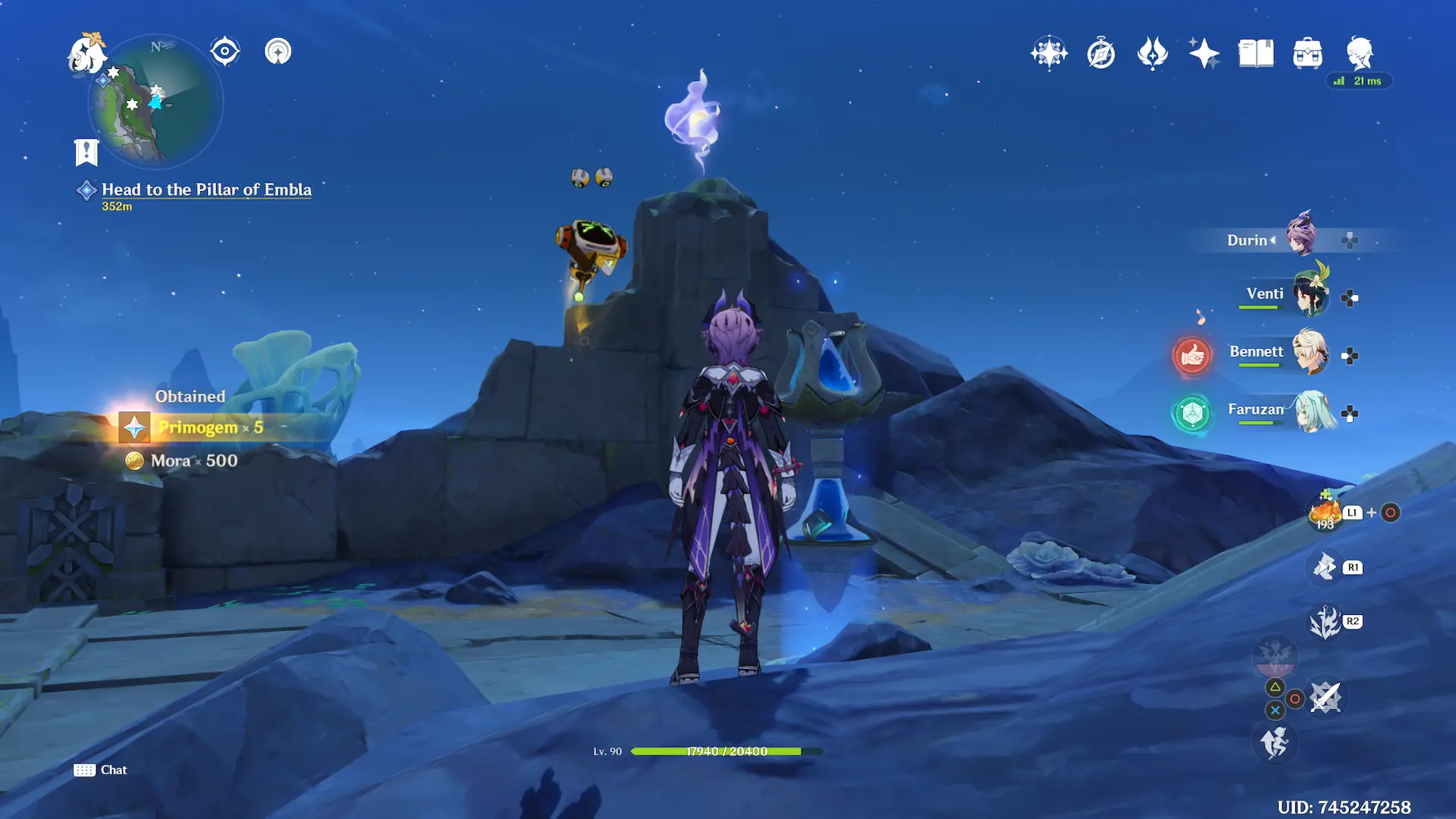This screenshot has height=819, width=1456.
Task: Open the Paimon menu
Action: 86,55
